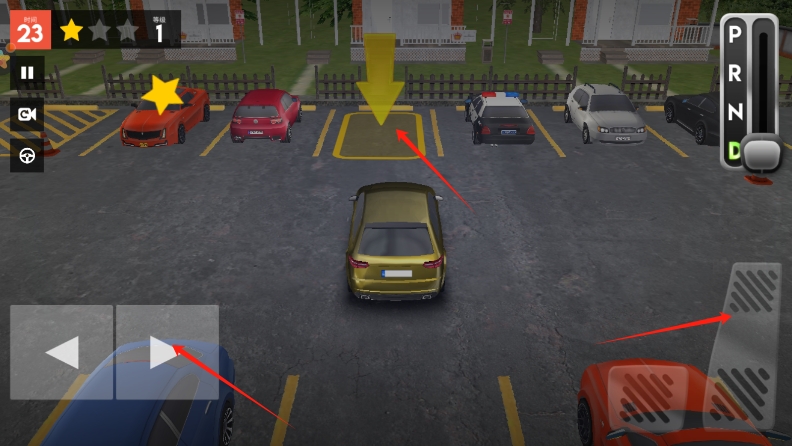The width and height of the screenshot is (792, 446).
Task: Steer right with the right arrow button
Action: 167,352
